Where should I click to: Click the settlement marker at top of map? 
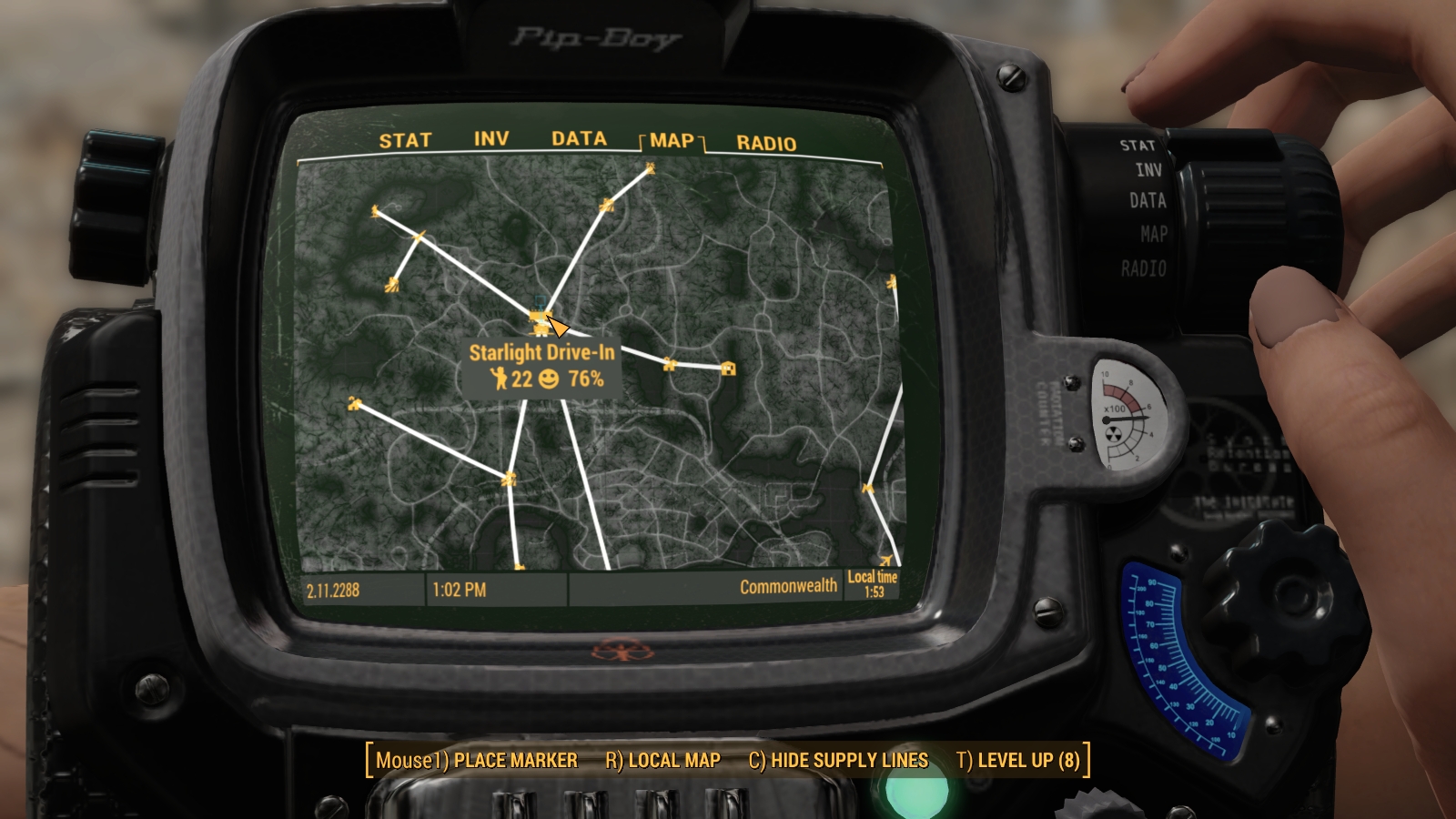coord(650,166)
